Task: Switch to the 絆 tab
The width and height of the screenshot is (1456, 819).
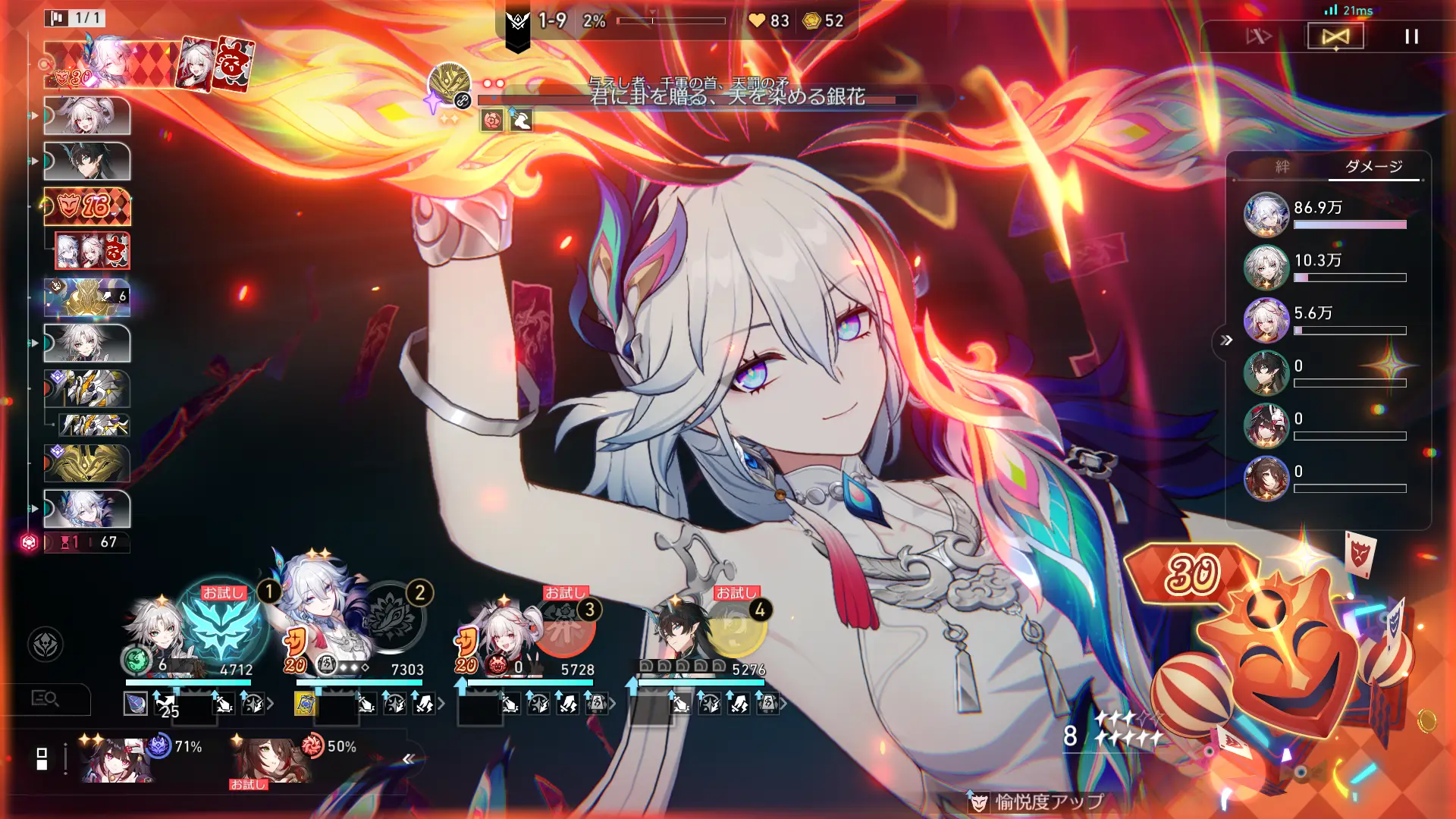Action: 1282,167
